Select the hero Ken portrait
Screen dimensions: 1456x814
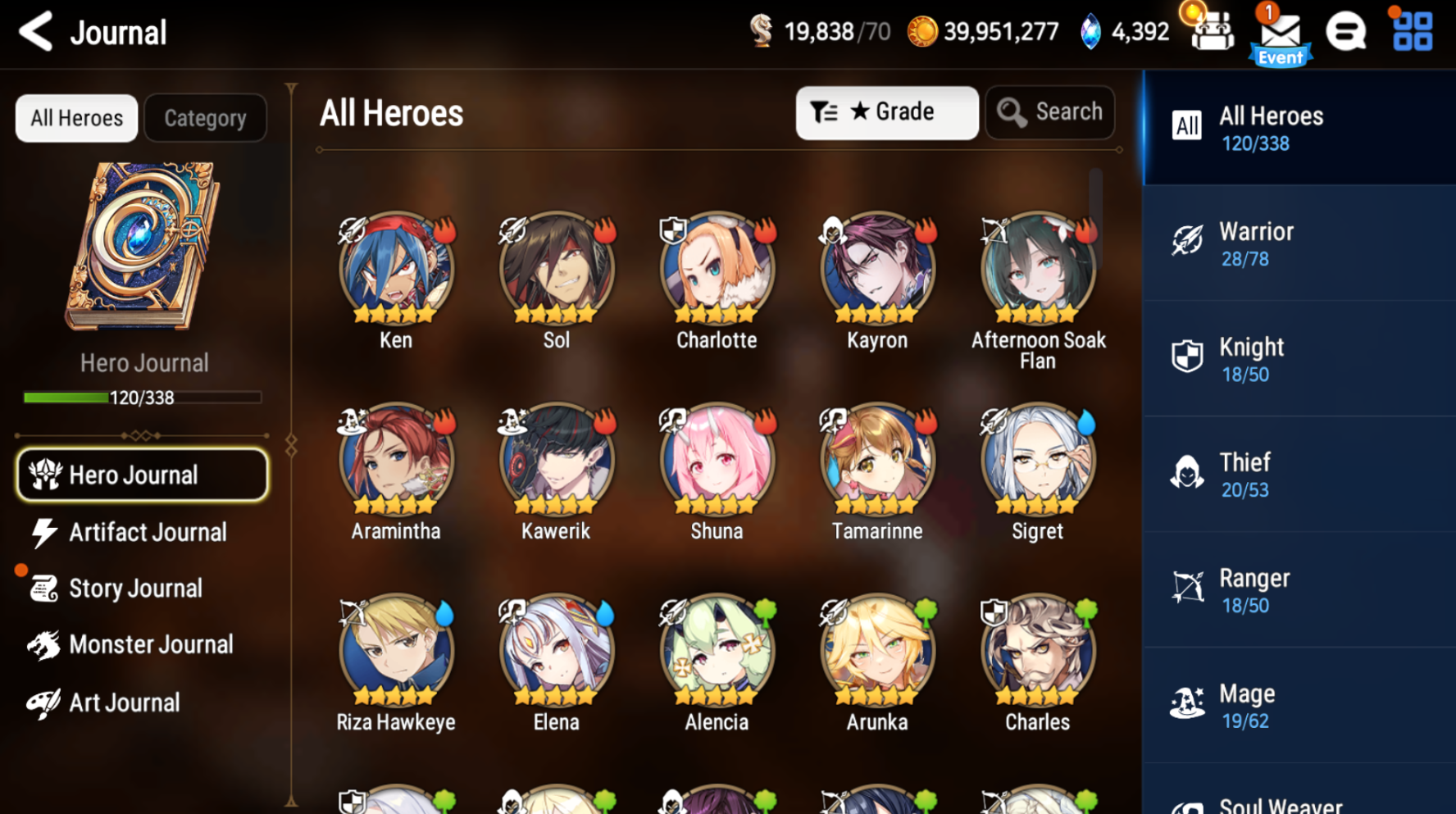click(x=396, y=269)
